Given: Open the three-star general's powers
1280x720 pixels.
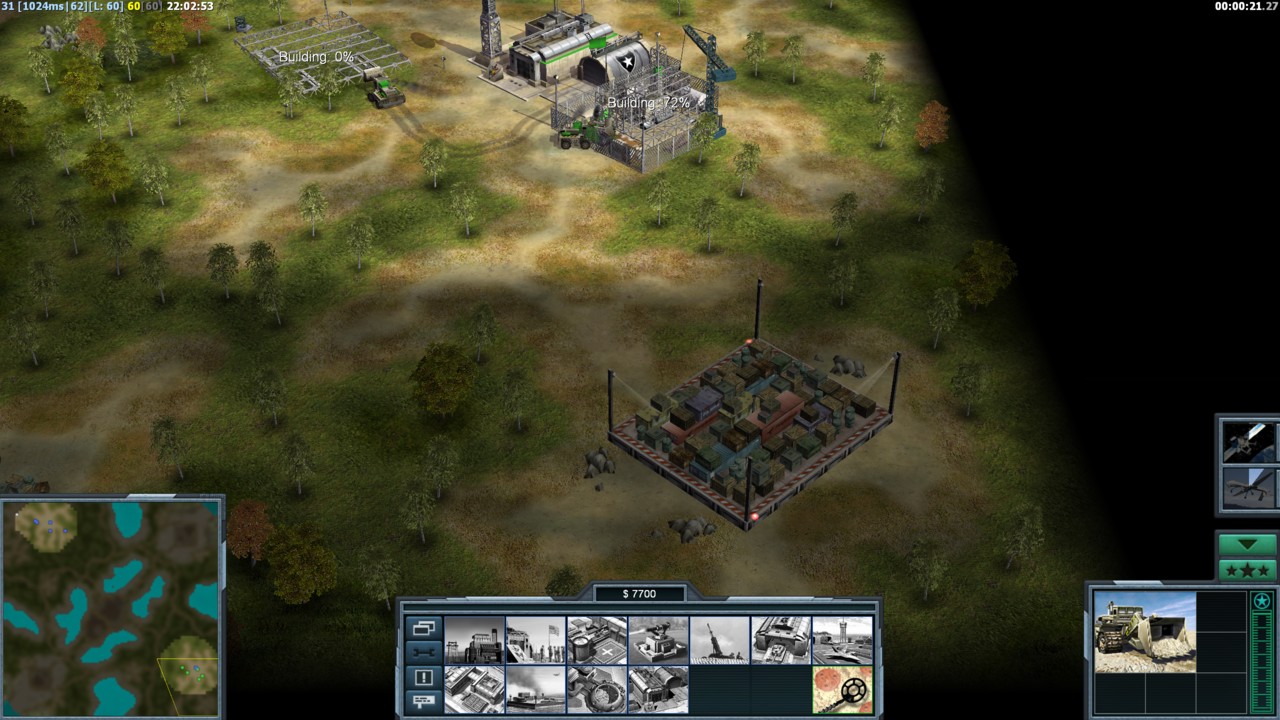Looking at the screenshot, I should tap(1246, 570).
